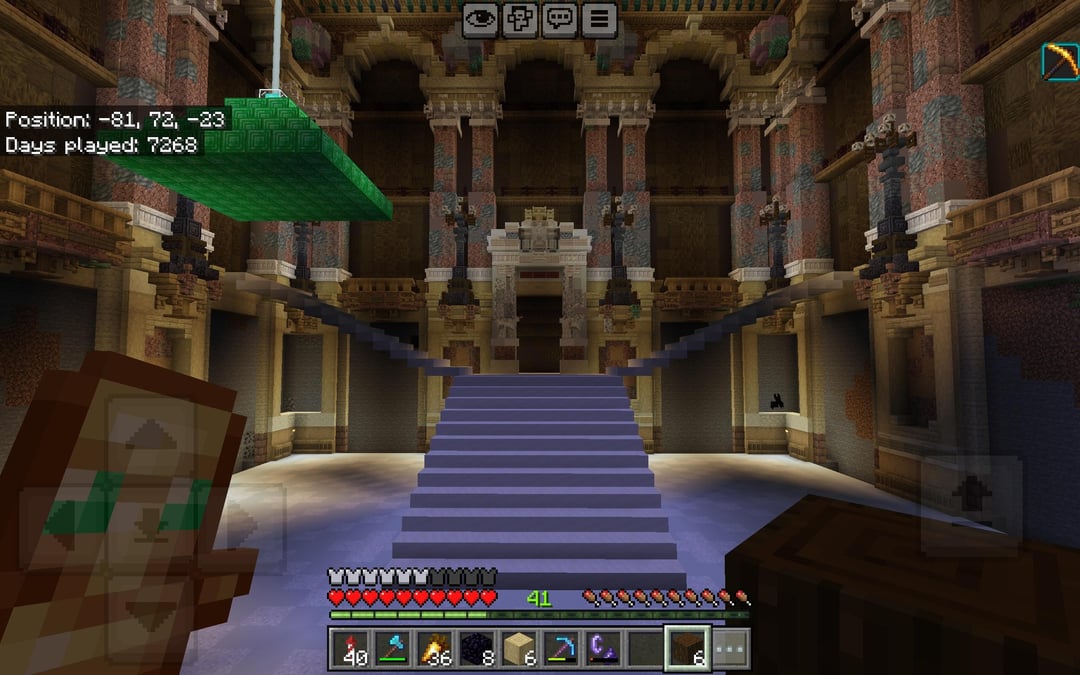Viewport: 1080px width, 675px height.
Task: Open the pause menu with three-line button
Action: [x=599, y=19]
